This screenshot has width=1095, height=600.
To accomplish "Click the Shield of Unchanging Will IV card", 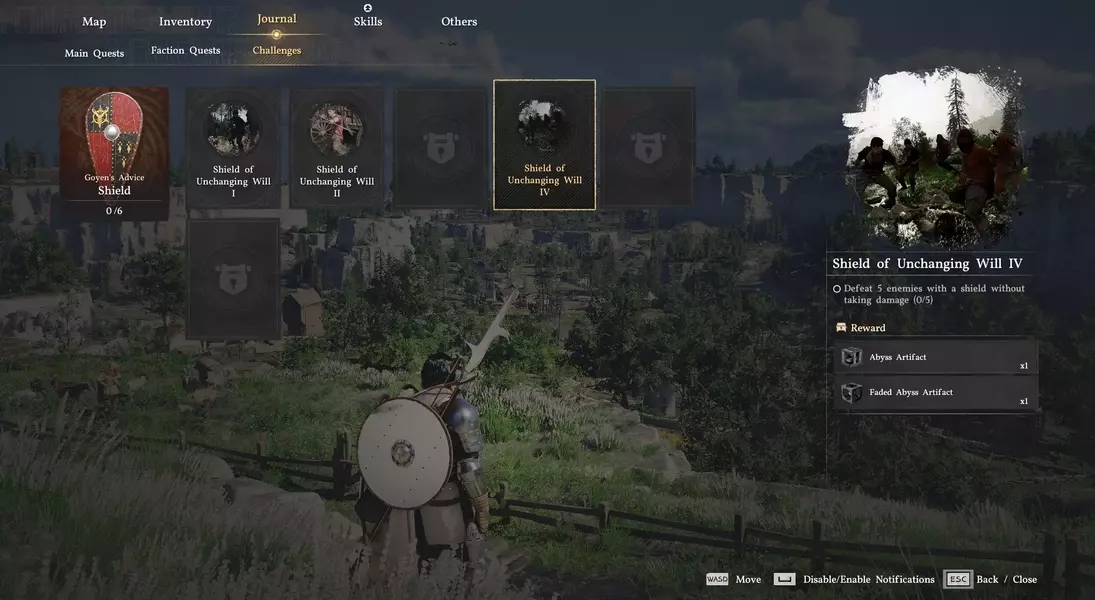I will (545, 145).
